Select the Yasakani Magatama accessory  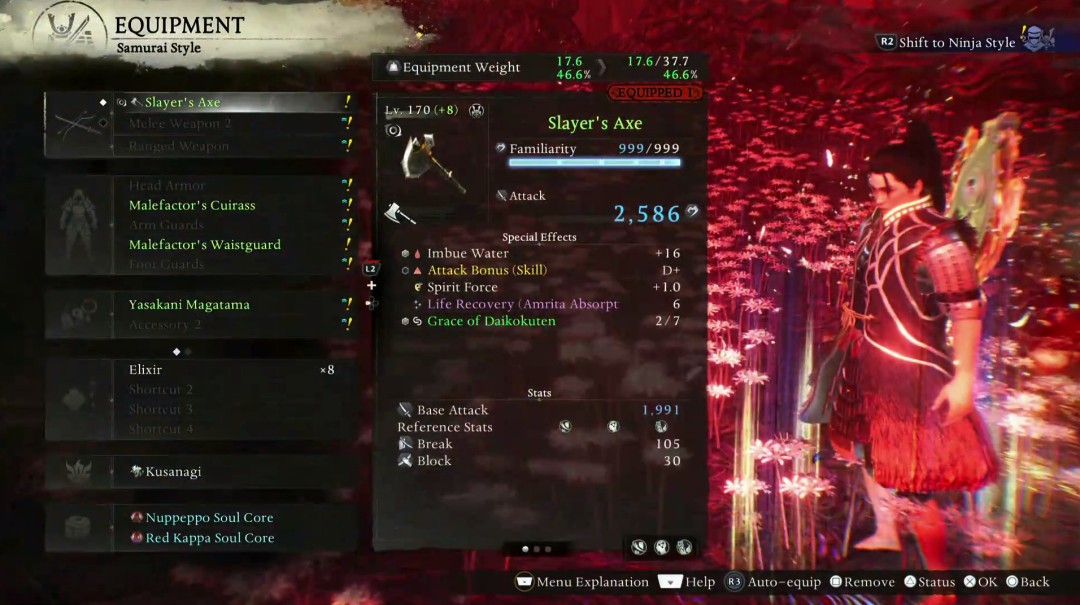(189, 305)
